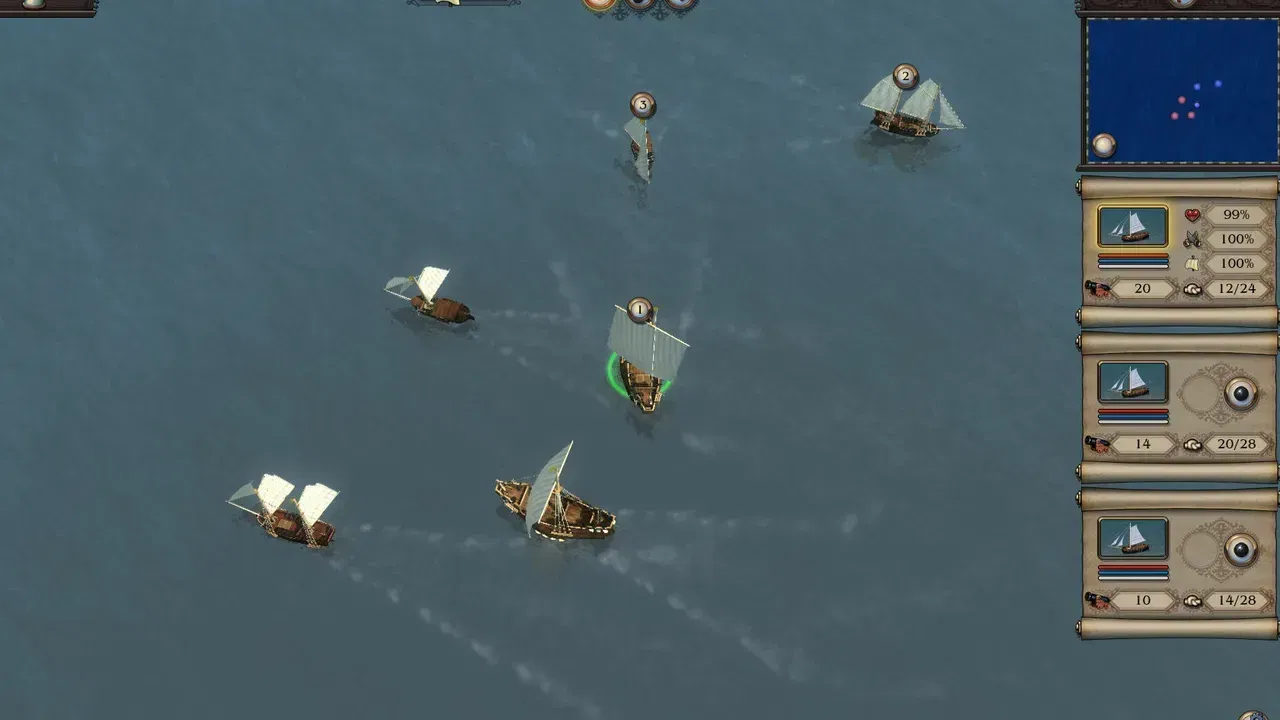Screen dimensions: 1280x720
Task: Click the scissors crew icon at 100%
Action: [x=1192, y=239]
